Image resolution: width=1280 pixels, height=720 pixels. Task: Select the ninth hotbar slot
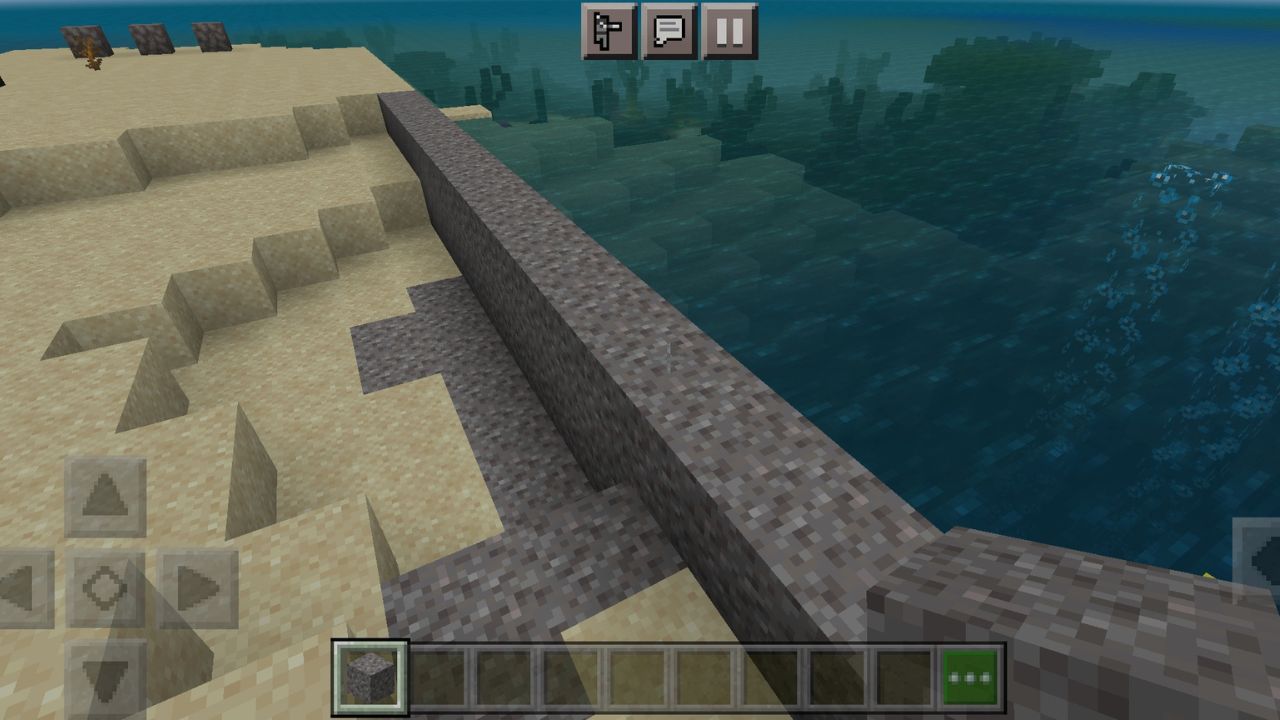[900, 677]
